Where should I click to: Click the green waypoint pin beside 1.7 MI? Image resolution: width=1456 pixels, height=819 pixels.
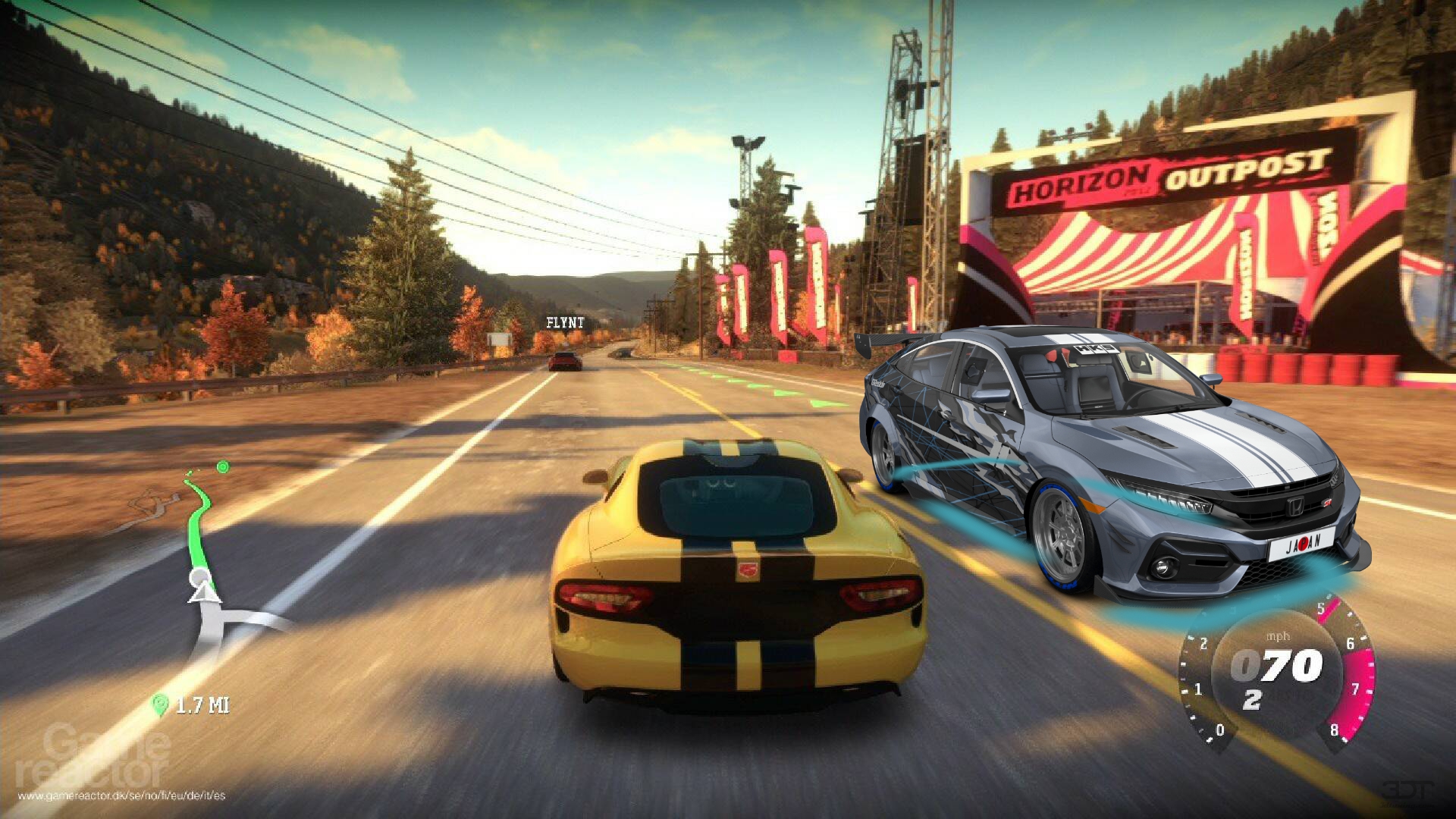coord(159,705)
